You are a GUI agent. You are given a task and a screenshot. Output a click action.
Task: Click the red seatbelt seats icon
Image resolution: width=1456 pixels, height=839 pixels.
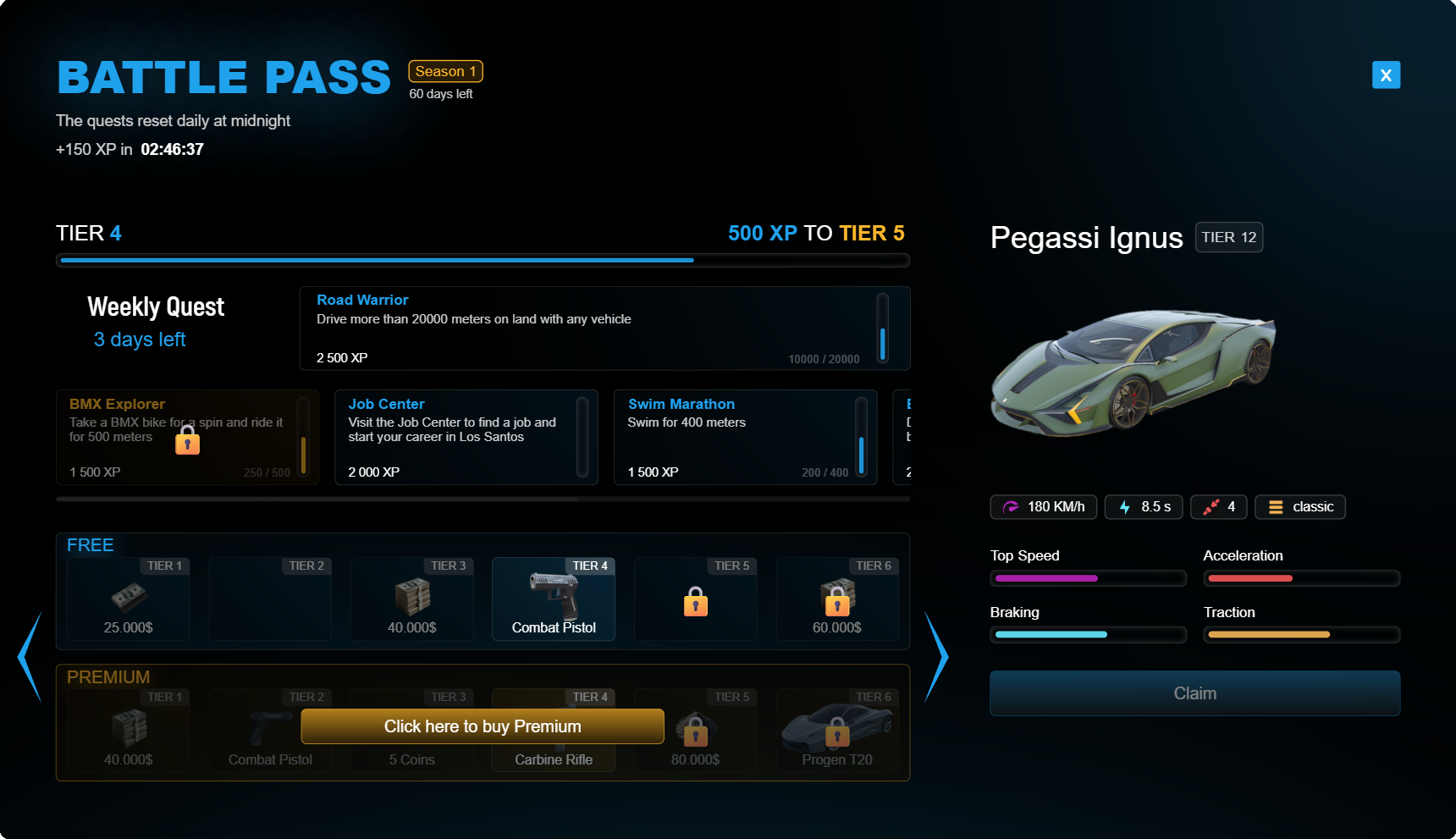click(1212, 506)
